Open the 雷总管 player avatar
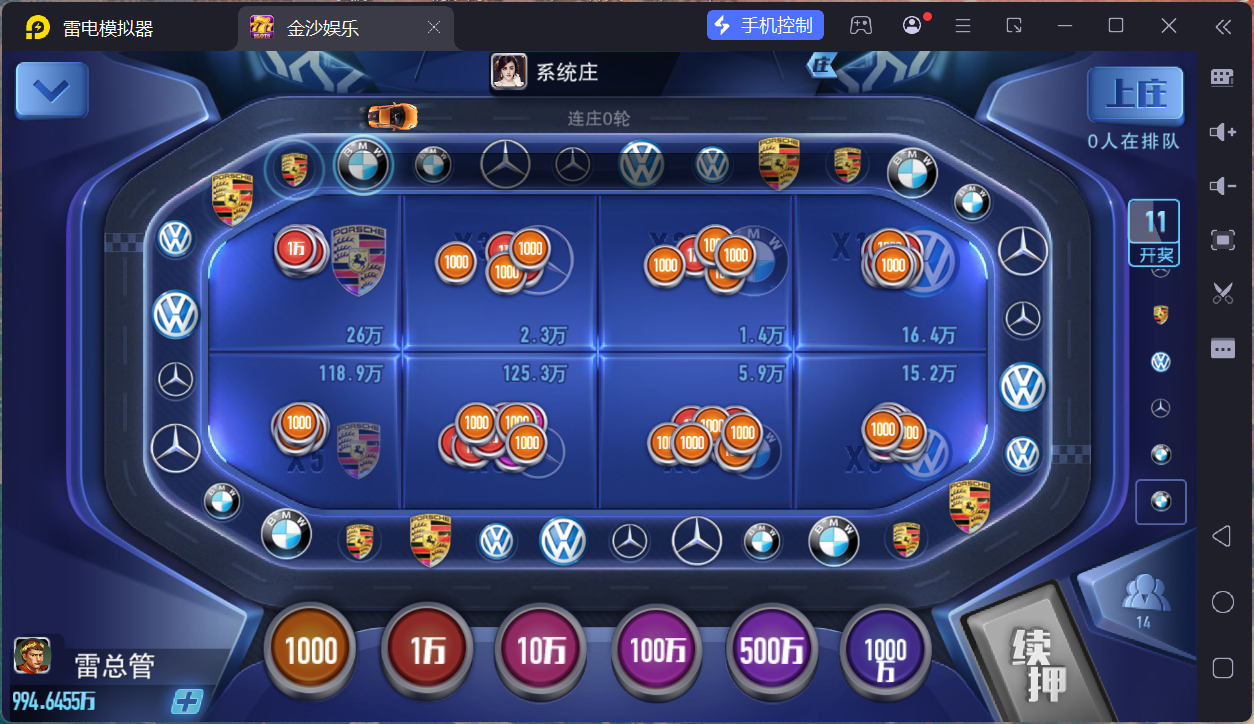Image resolution: width=1254 pixels, height=724 pixels. [x=32, y=656]
